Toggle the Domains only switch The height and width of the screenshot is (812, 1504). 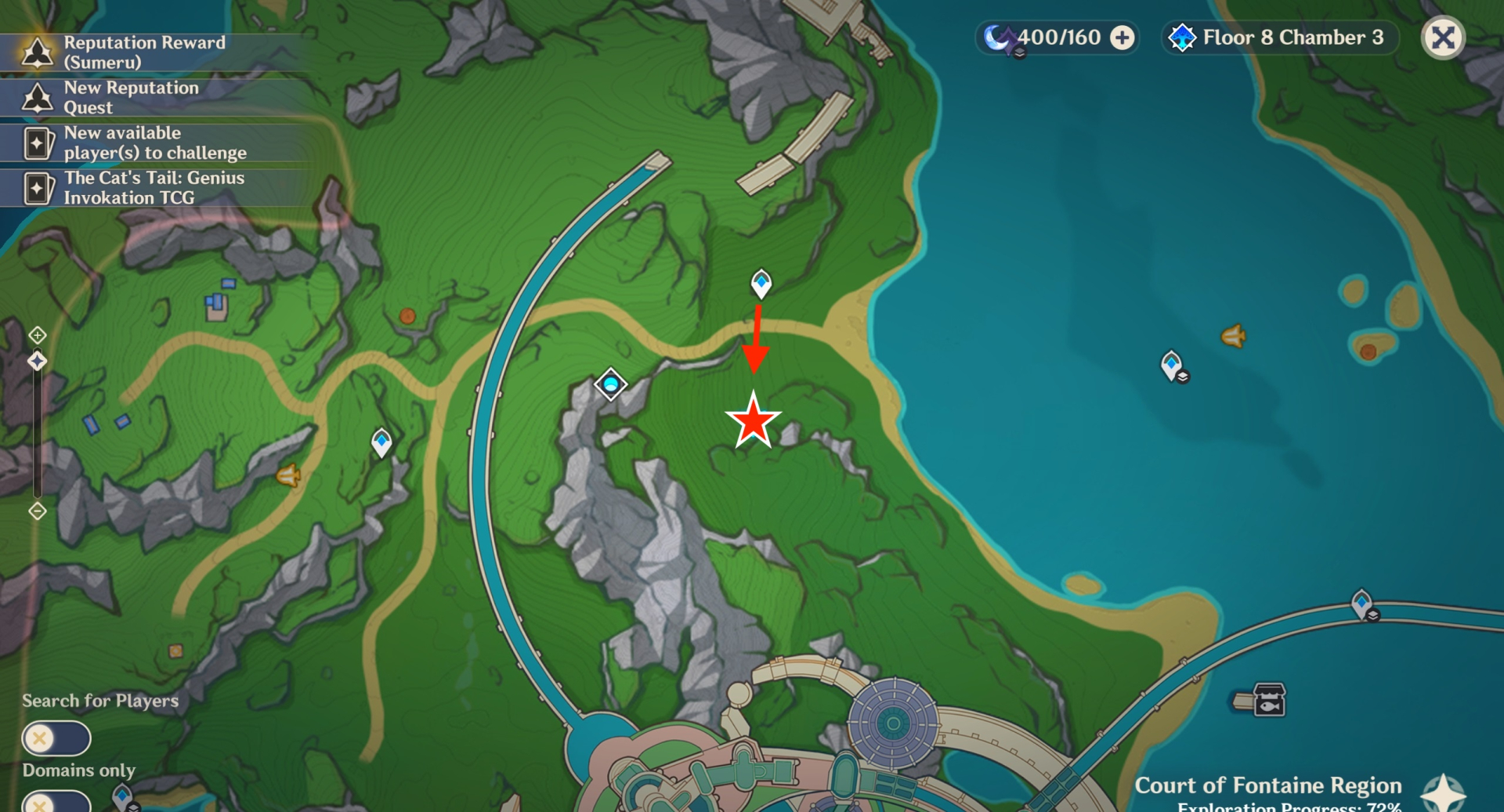pos(56,803)
